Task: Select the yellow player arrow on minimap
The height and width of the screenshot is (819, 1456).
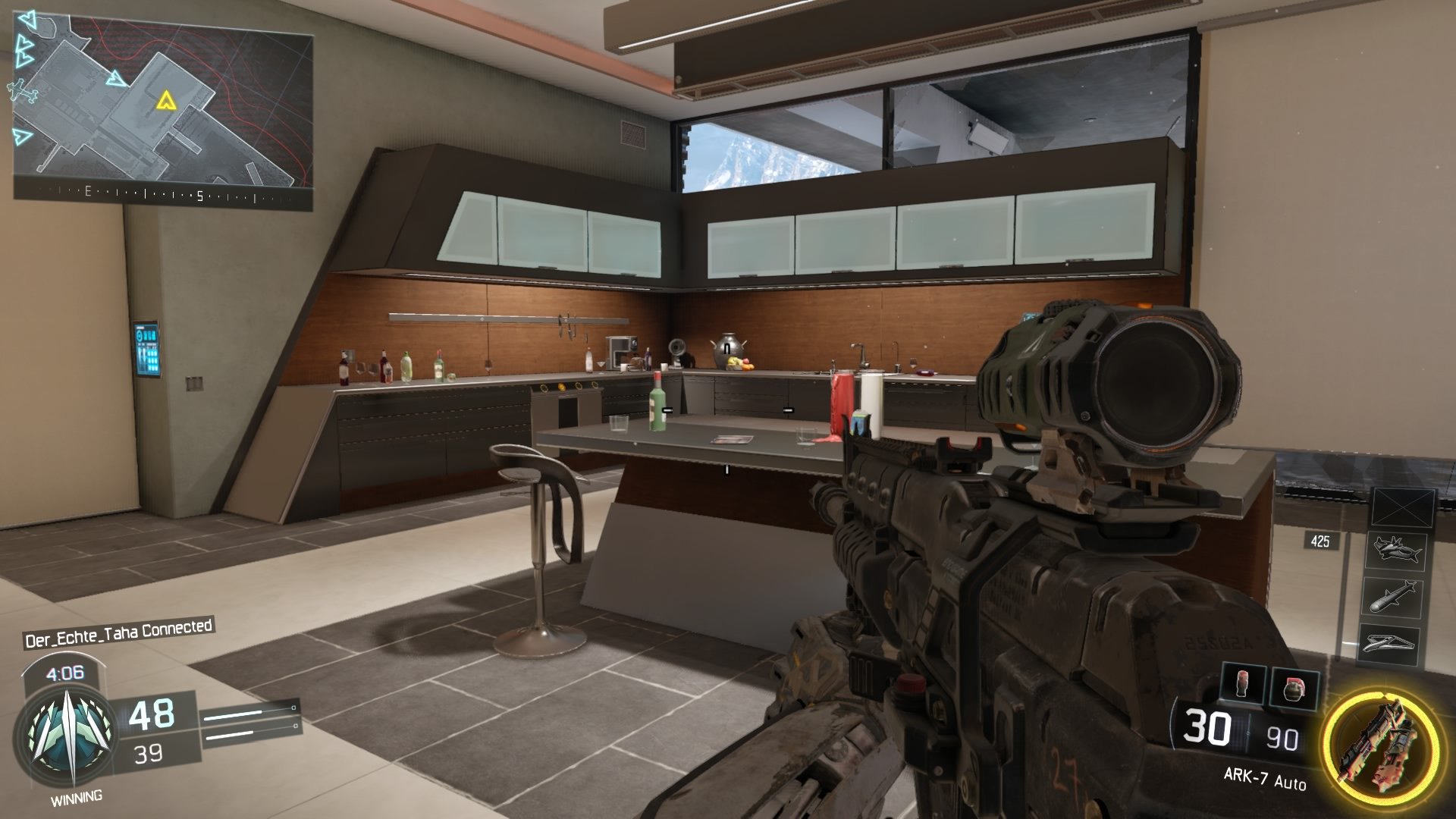Action: coord(165,99)
